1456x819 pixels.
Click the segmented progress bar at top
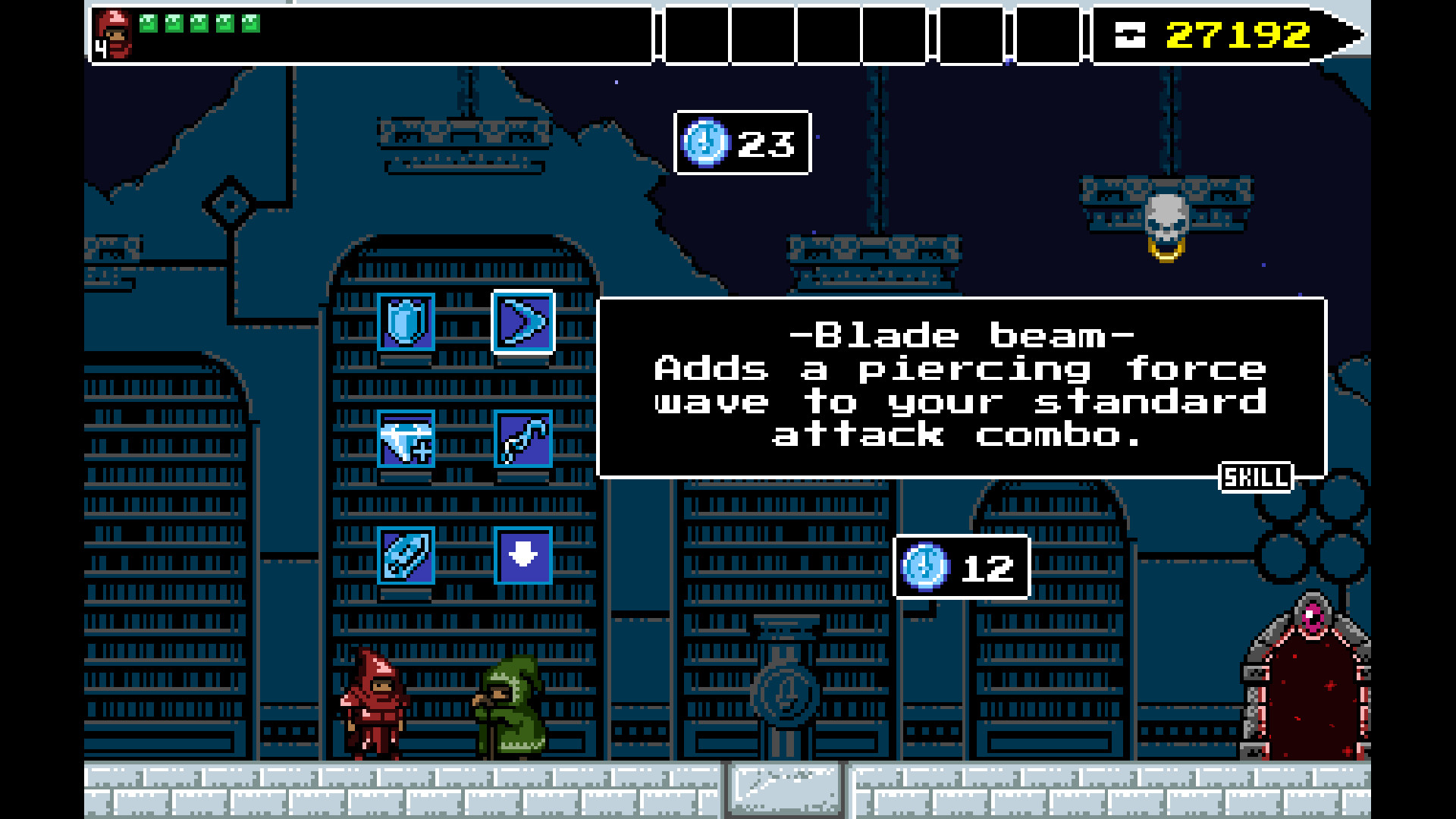pos(872,33)
